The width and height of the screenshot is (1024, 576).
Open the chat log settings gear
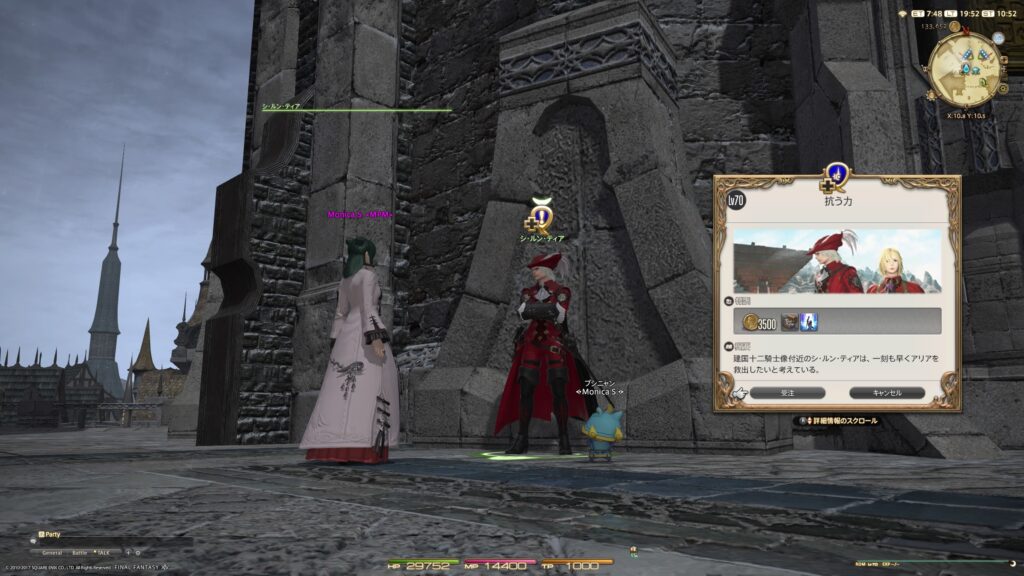tap(138, 552)
